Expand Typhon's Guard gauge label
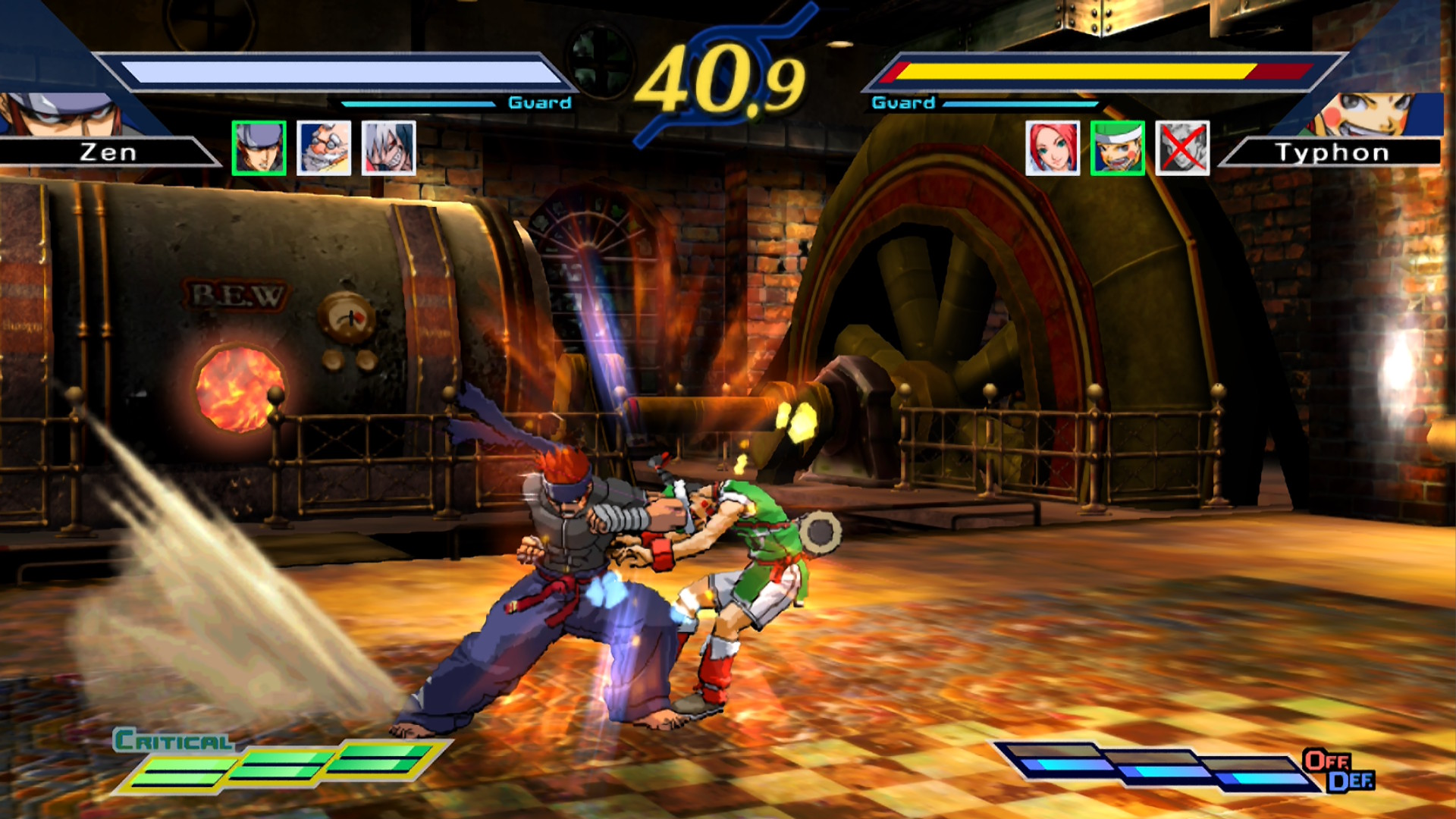1456x819 pixels. pyautogui.click(x=905, y=101)
